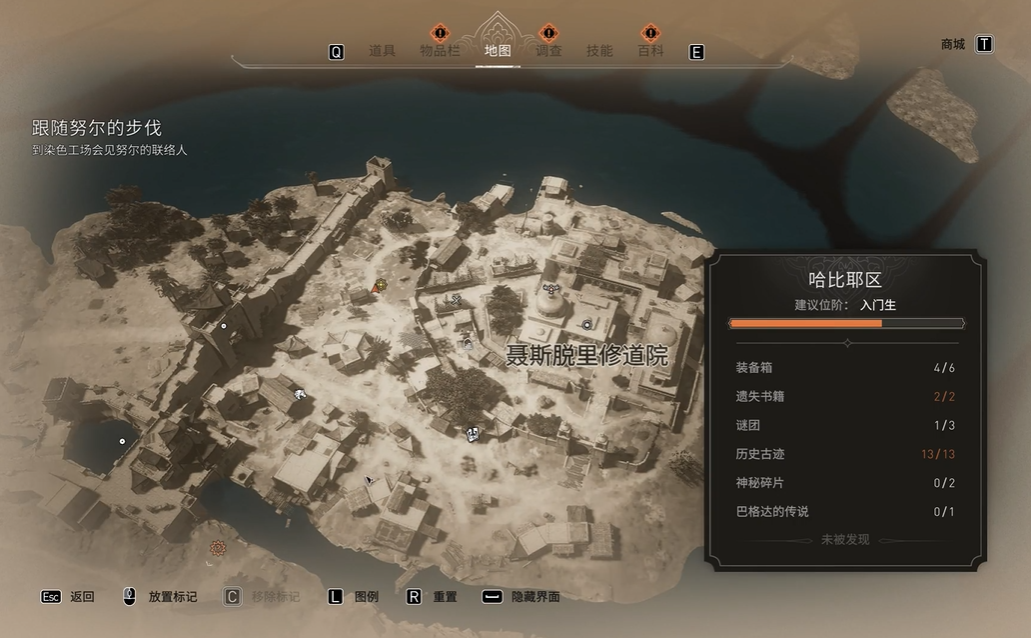Select the eagle viewpoint marker on the monastery

(553, 288)
